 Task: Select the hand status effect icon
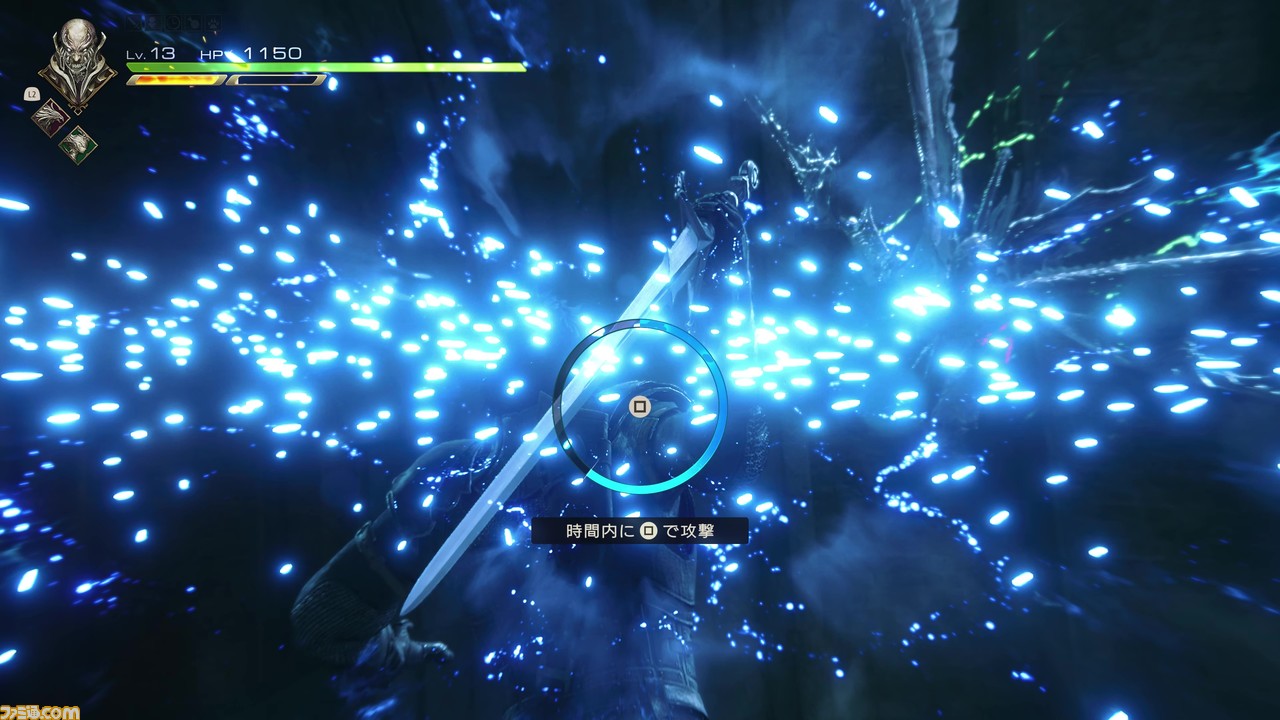click(191, 23)
